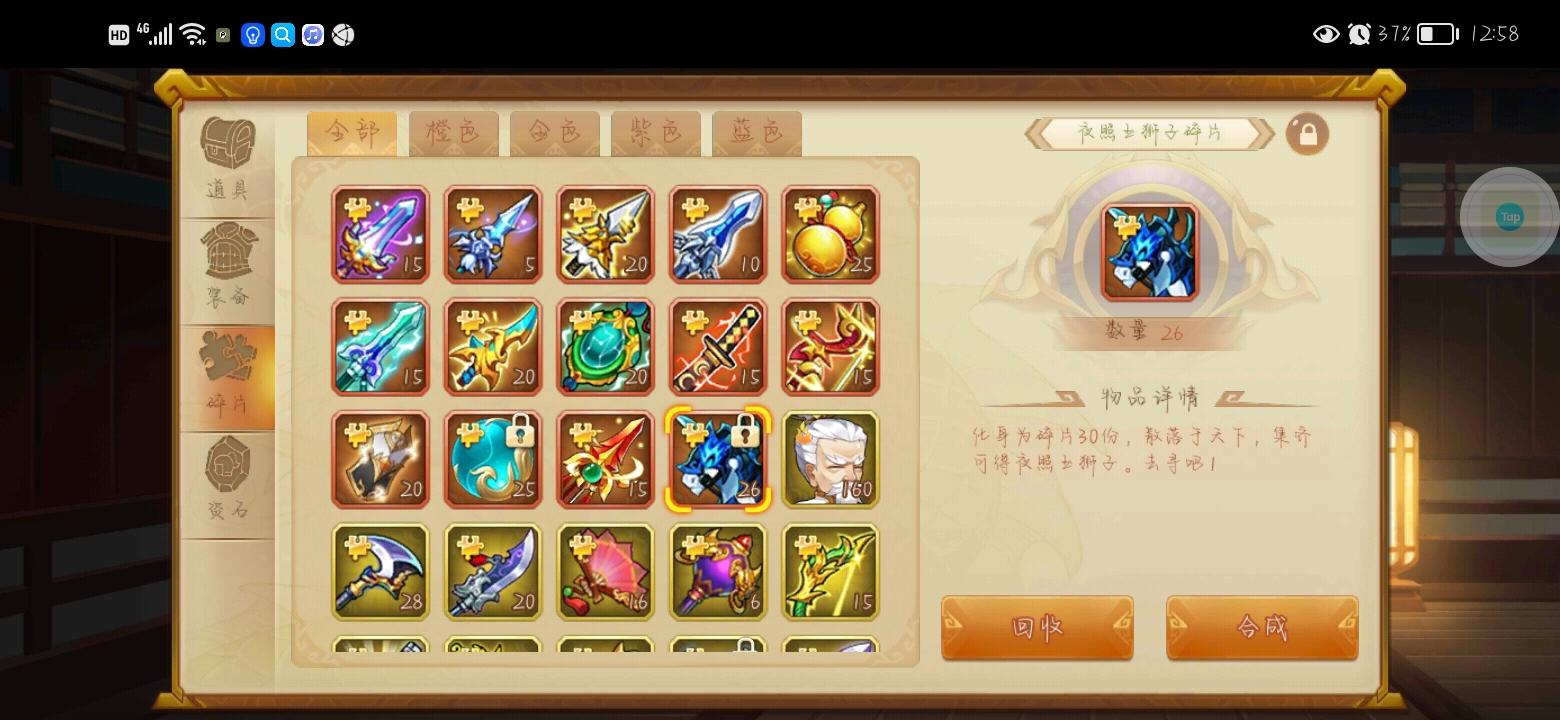Select the pink fan fragment
1560x720 pixels.
605,572
